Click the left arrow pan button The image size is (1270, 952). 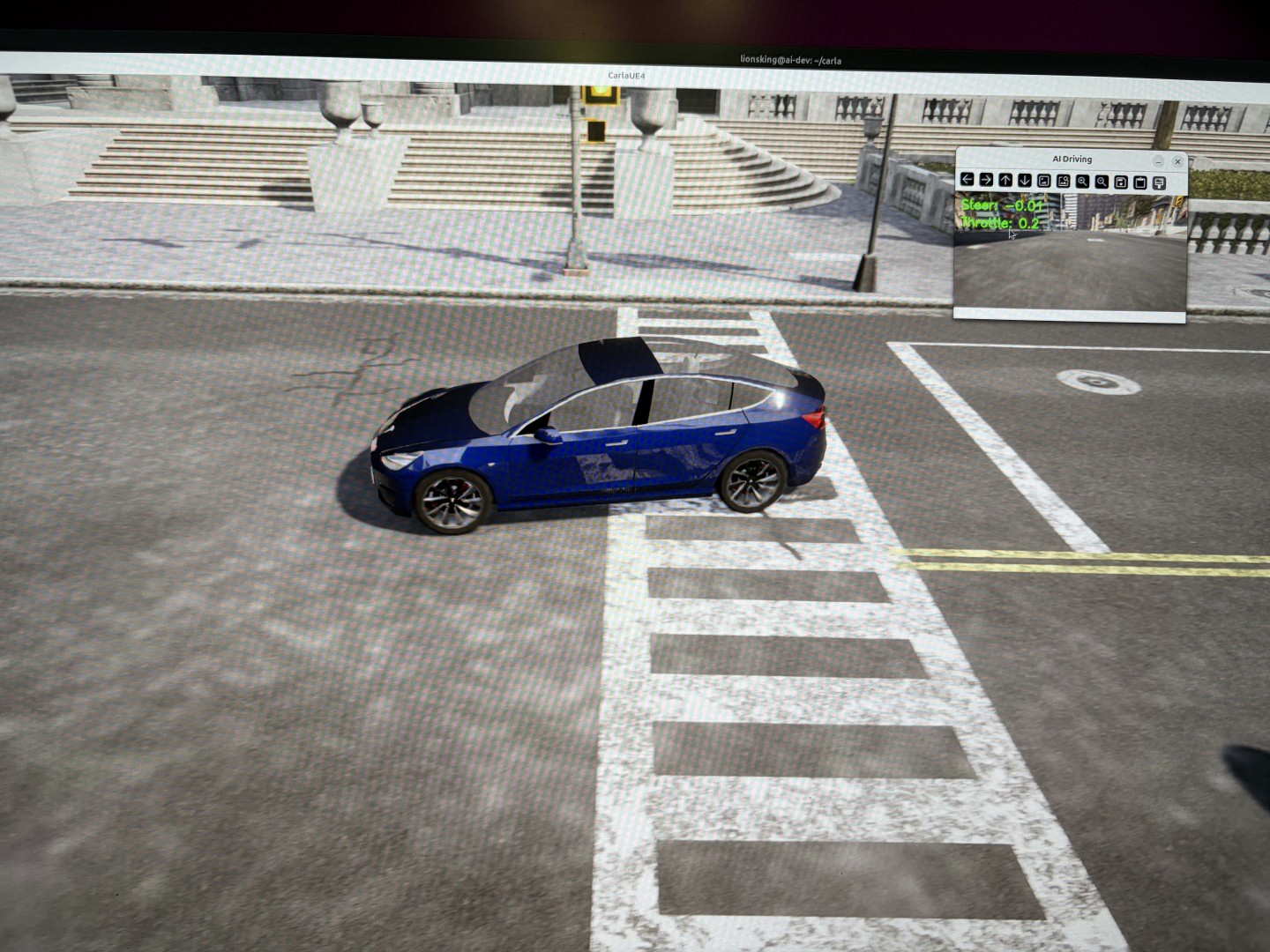click(967, 180)
